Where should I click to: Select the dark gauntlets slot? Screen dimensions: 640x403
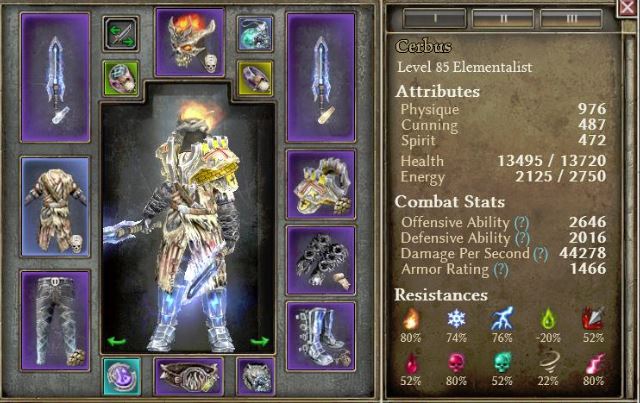(321, 256)
